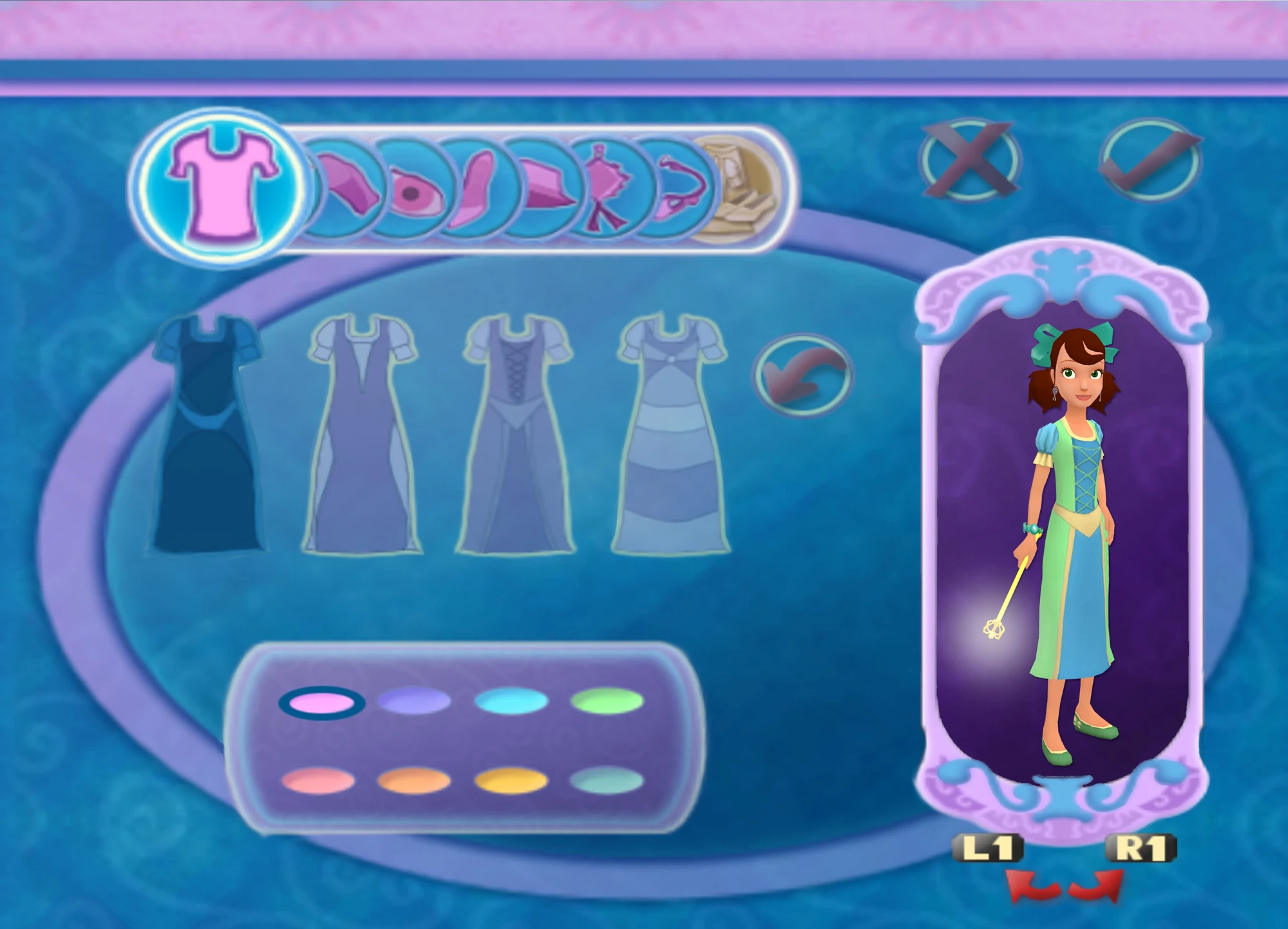
Task: Open the golden throne category
Action: [741, 187]
